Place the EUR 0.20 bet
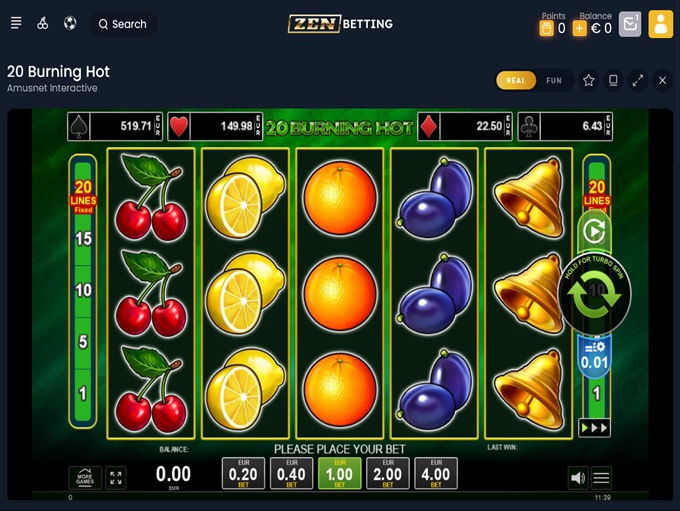The width and height of the screenshot is (680, 511). tap(243, 473)
